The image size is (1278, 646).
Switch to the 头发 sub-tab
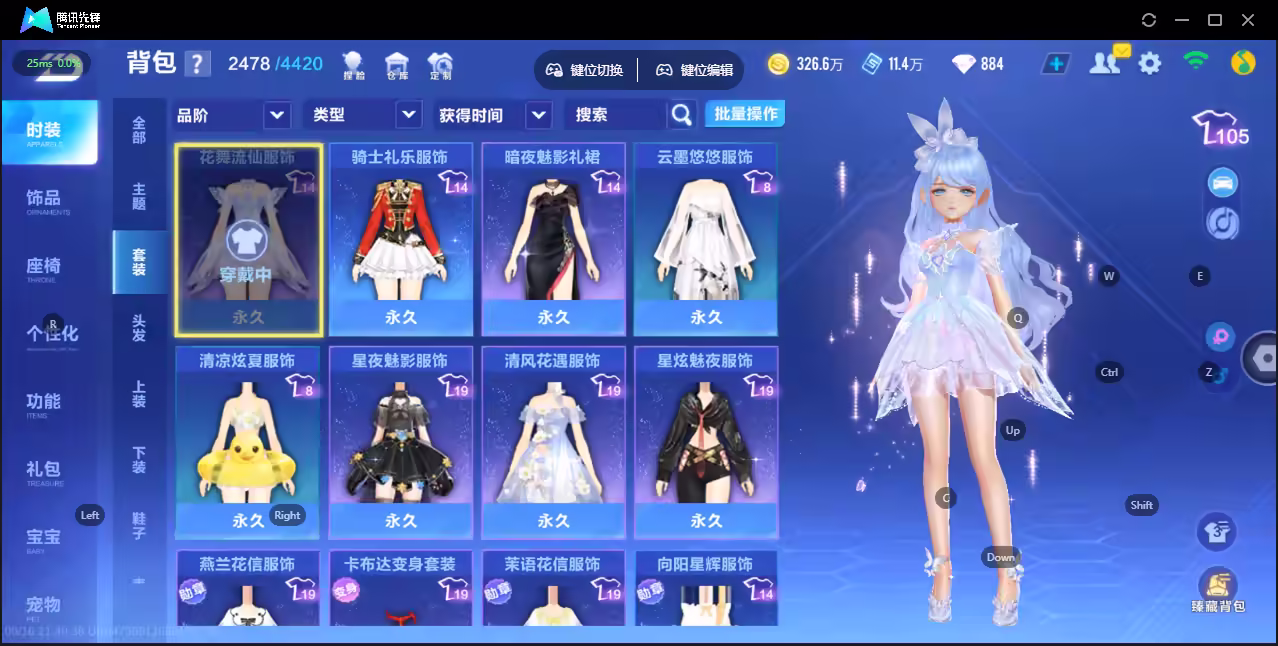coord(139,328)
